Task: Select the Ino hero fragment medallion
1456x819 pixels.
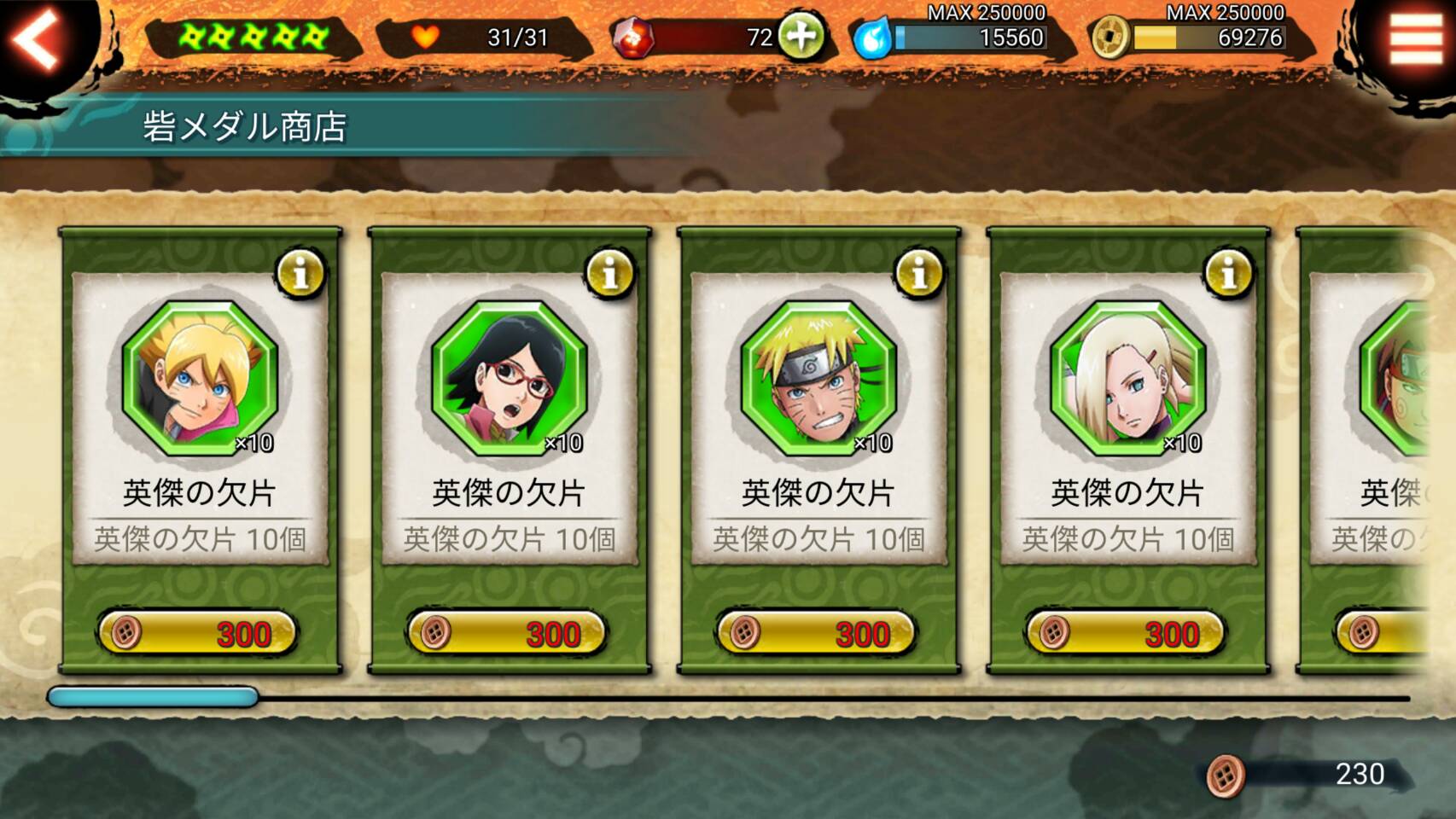Action: tap(1128, 377)
